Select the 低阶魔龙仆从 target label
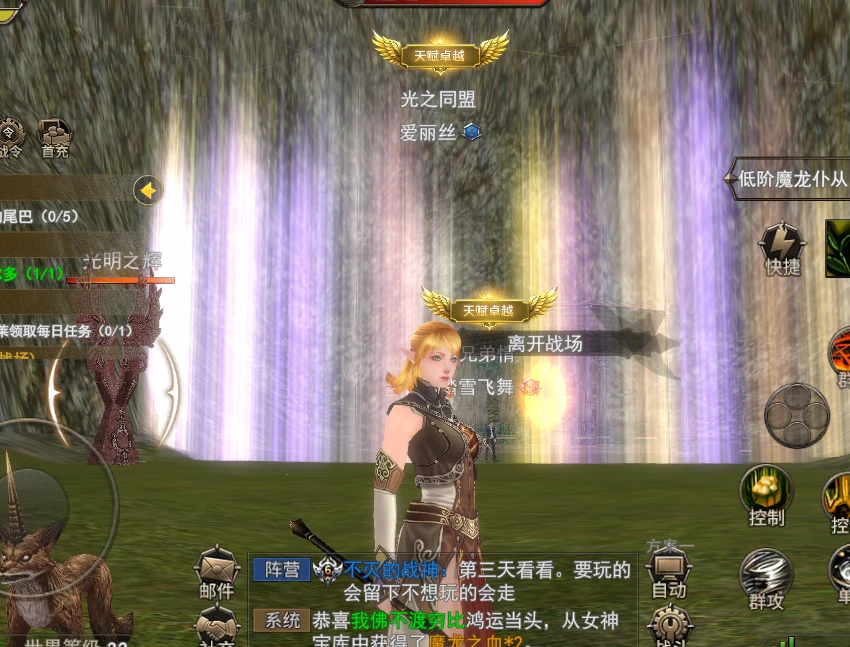Screen dimensions: 850x647 (x=791, y=180)
